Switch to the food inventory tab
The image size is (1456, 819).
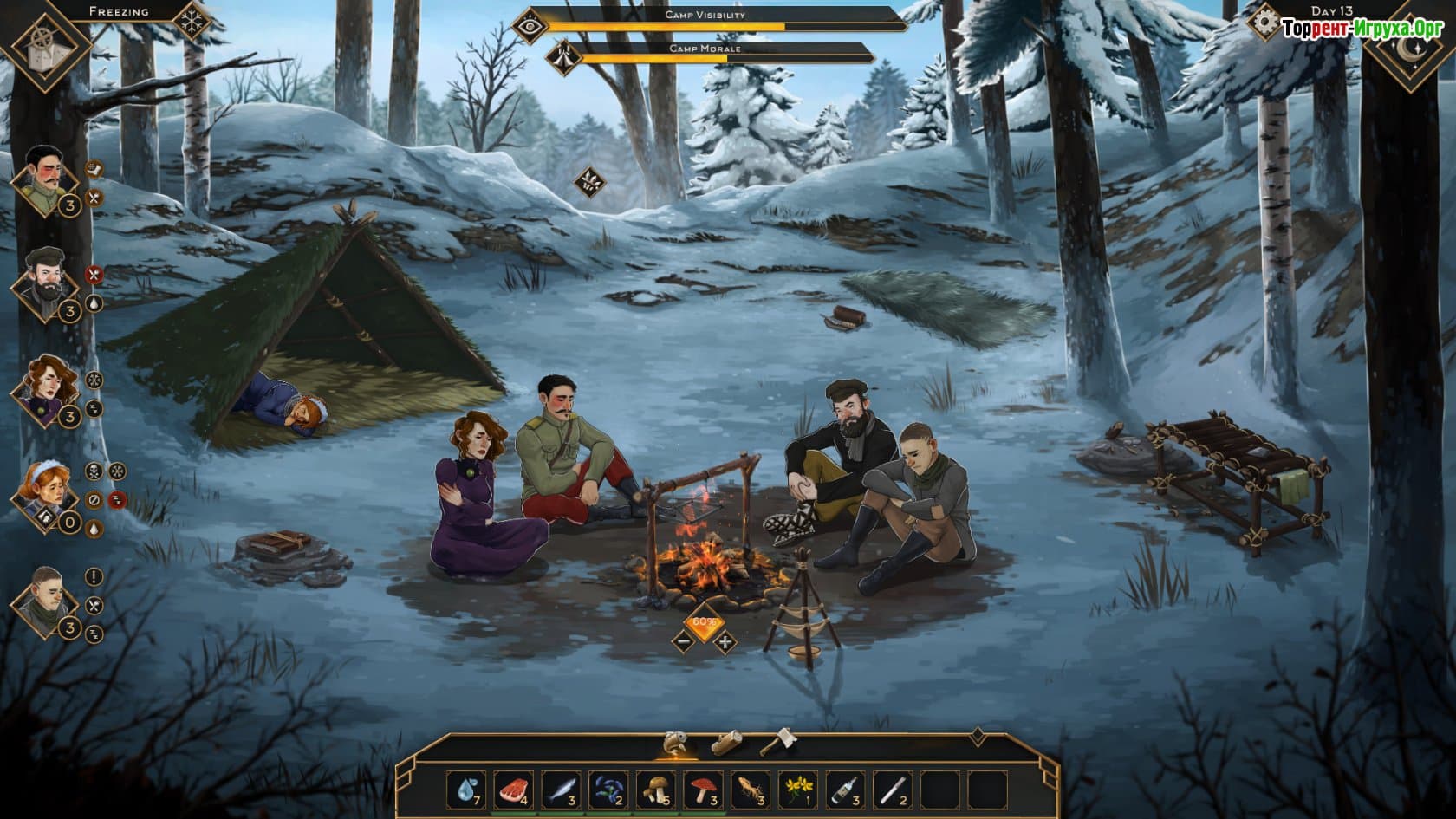pyautogui.click(x=676, y=744)
